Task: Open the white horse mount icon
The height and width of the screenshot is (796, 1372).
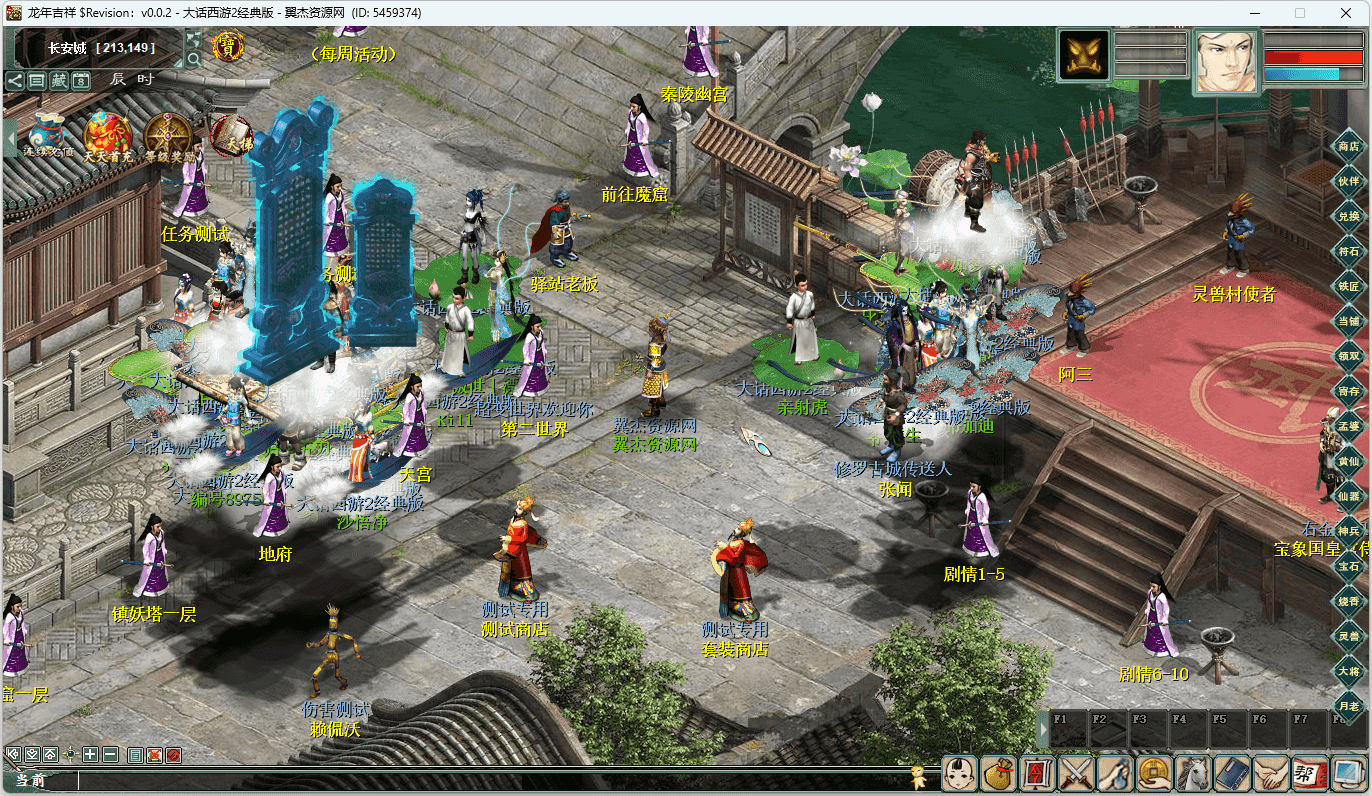Action: 1193,773
